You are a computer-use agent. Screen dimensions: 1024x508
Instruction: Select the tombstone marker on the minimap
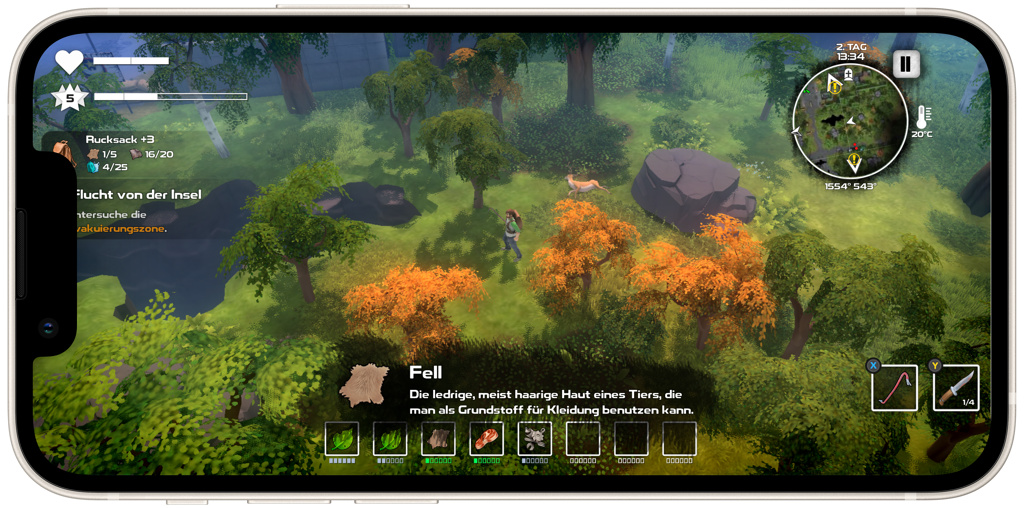(848, 75)
